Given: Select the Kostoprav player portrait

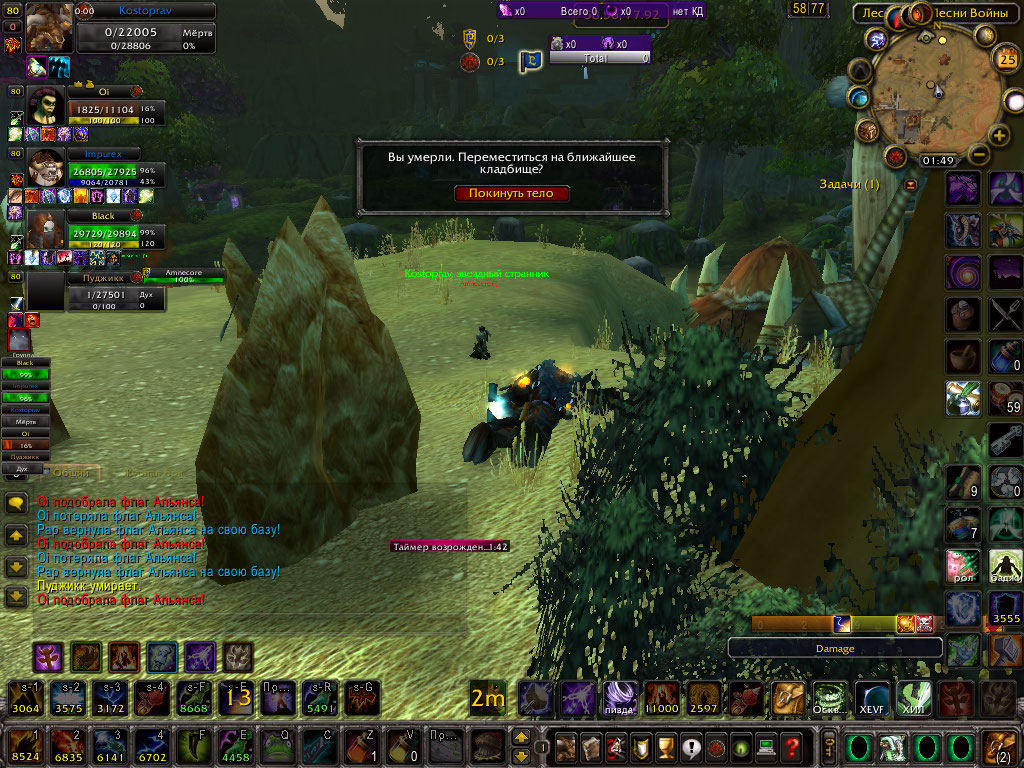Looking at the screenshot, I should (x=49, y=28).
